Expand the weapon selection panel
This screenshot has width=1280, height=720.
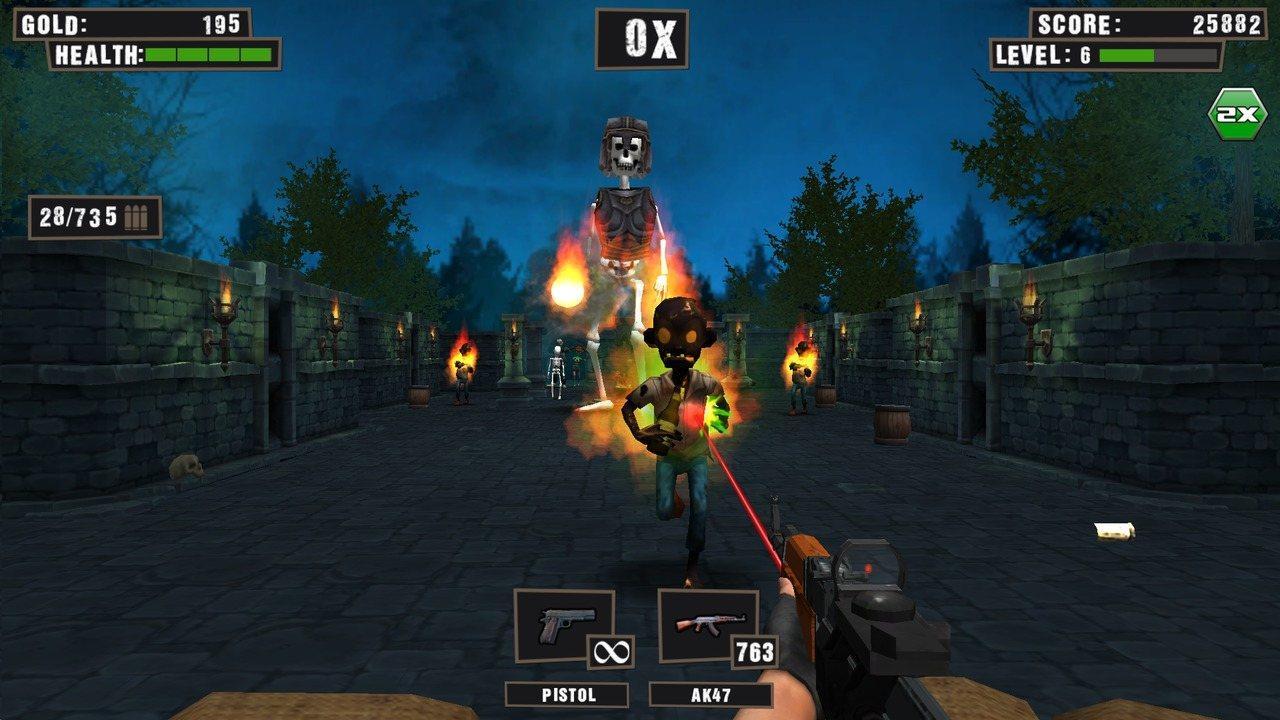coord(640,645)
